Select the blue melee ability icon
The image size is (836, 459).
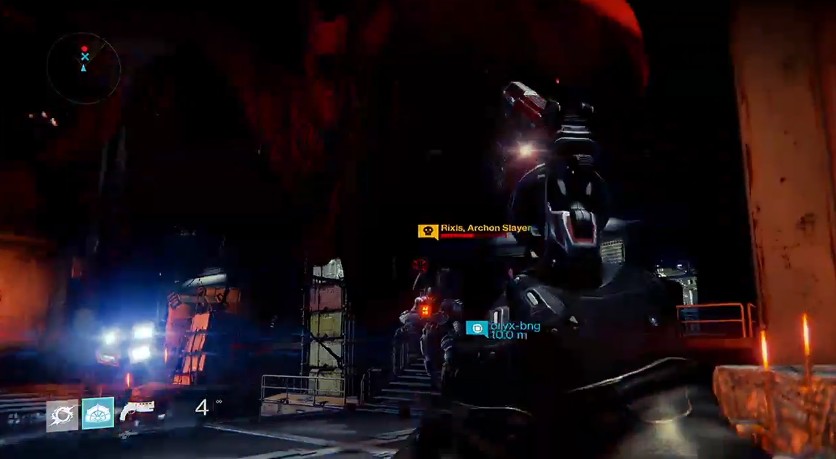tap(98, 413)
